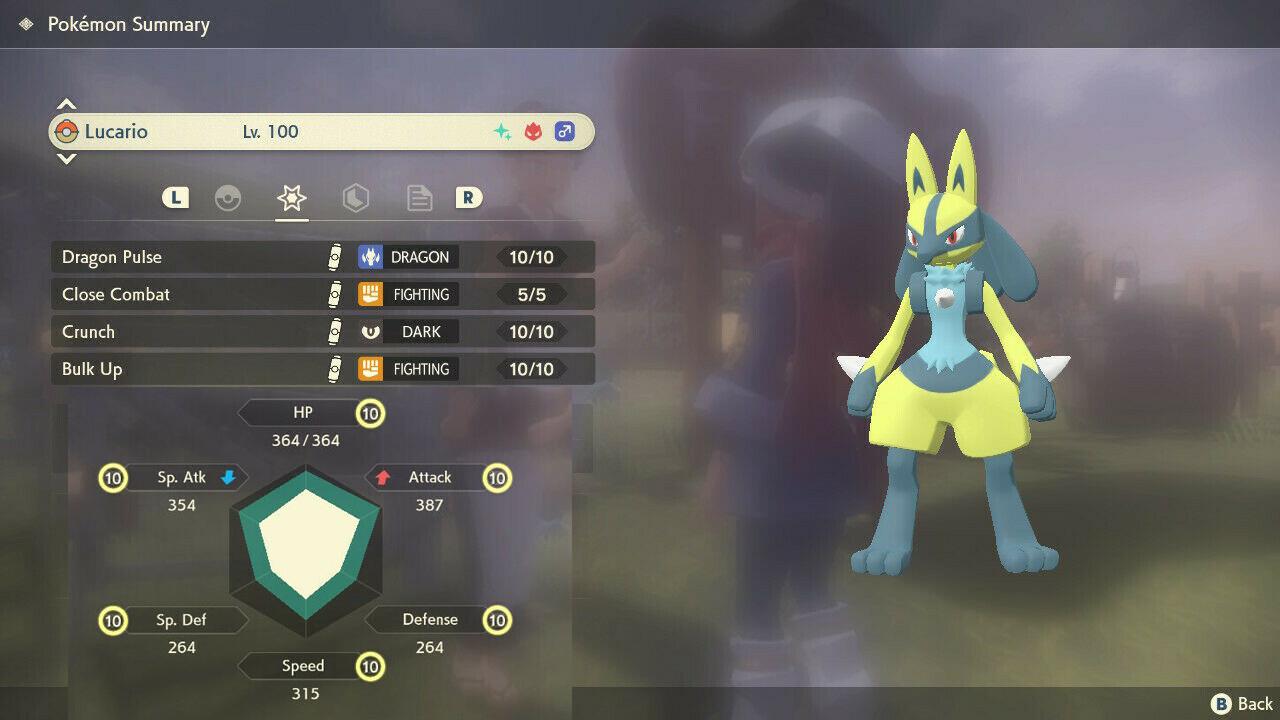Click the red mark icon beside the gender symbol
Viewport: 1280px width, 720px height.
point(533,131)
